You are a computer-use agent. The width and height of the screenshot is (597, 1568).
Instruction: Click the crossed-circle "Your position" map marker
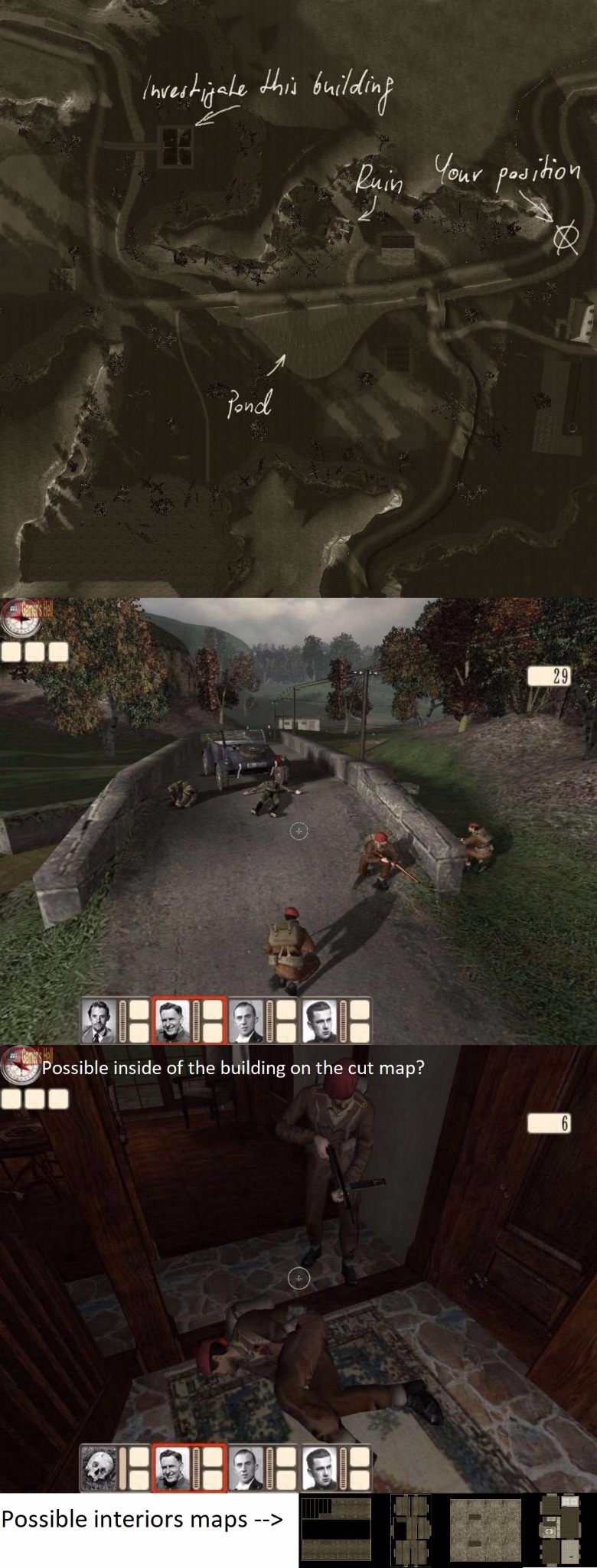pos(565,239)
